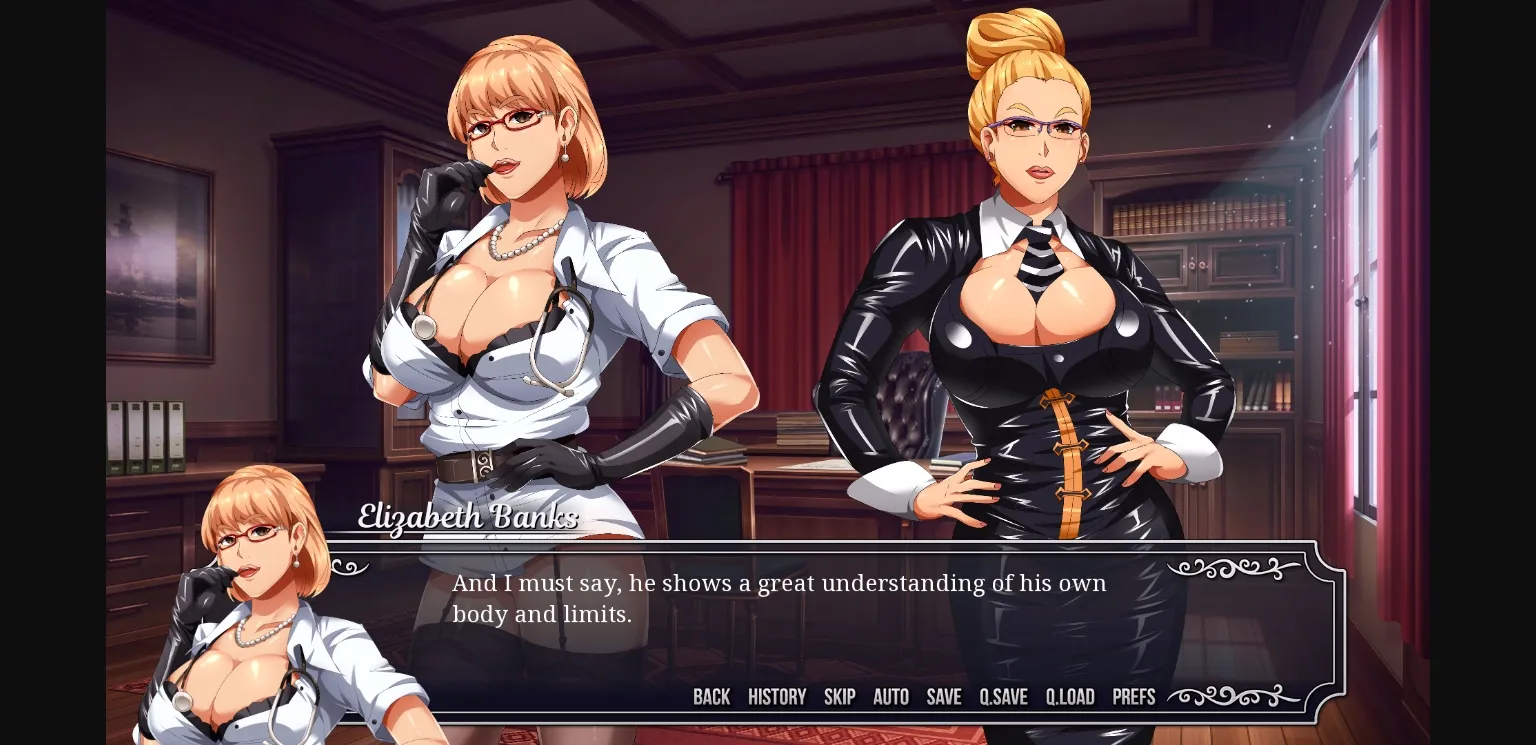Viewport: 1536px width, 745px height.
Task: Open the HISTORY dialogue log
Action: click(777, 697)
